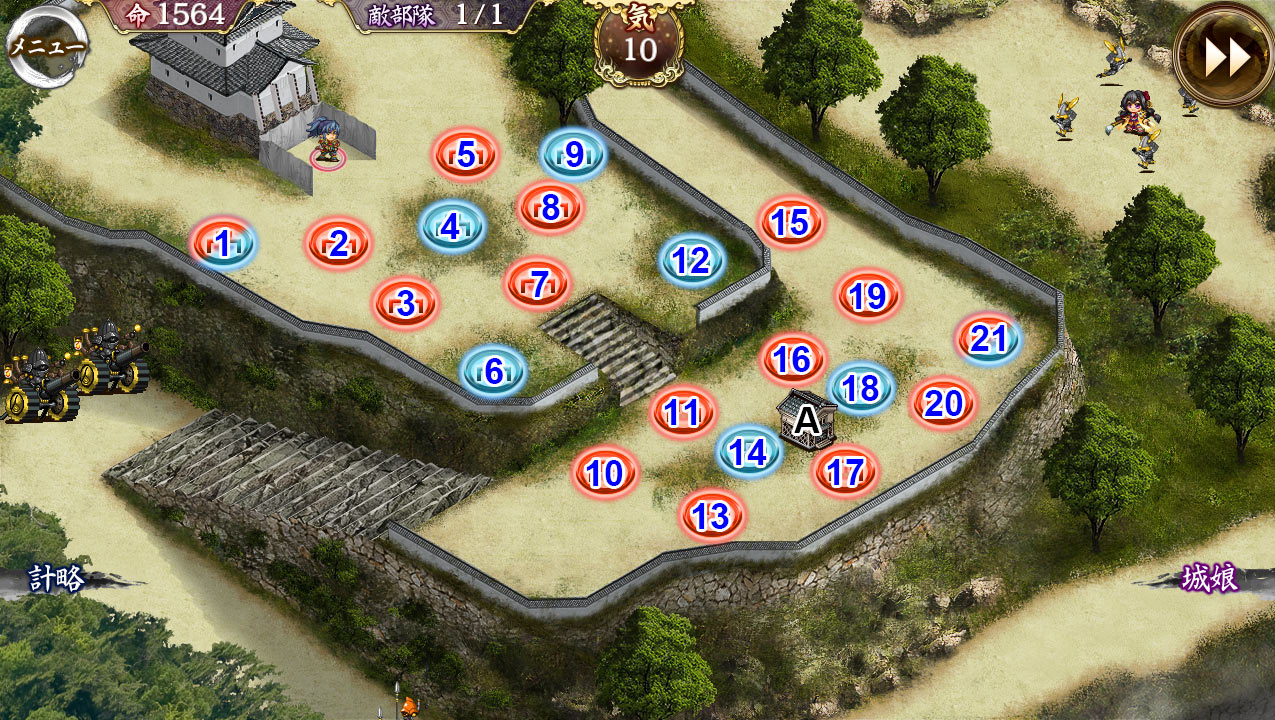
Task: Open the メニュー menu button
Action: pyautogui.click(x=46, y=45)
